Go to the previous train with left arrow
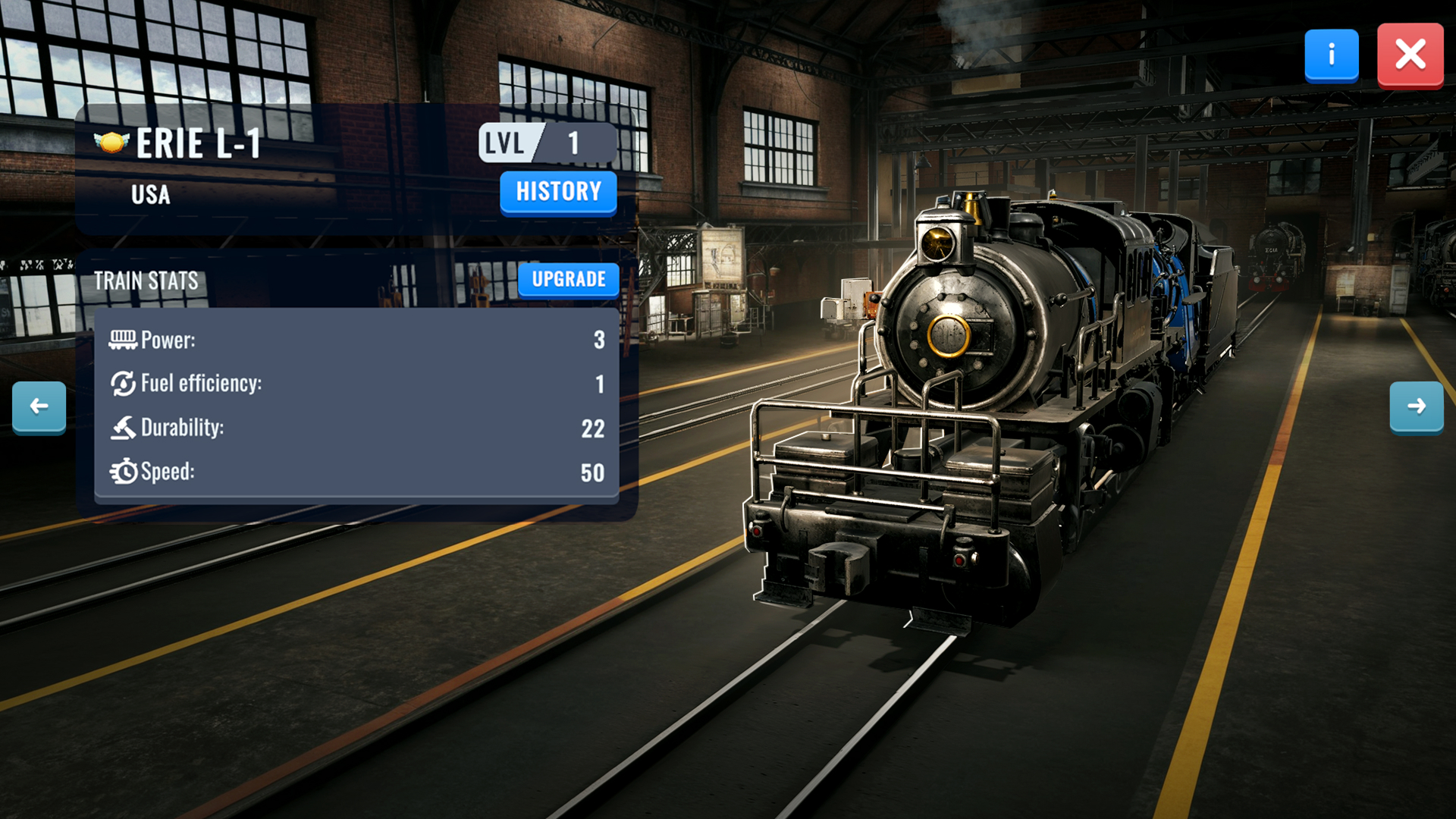 [x=39, y=406]
